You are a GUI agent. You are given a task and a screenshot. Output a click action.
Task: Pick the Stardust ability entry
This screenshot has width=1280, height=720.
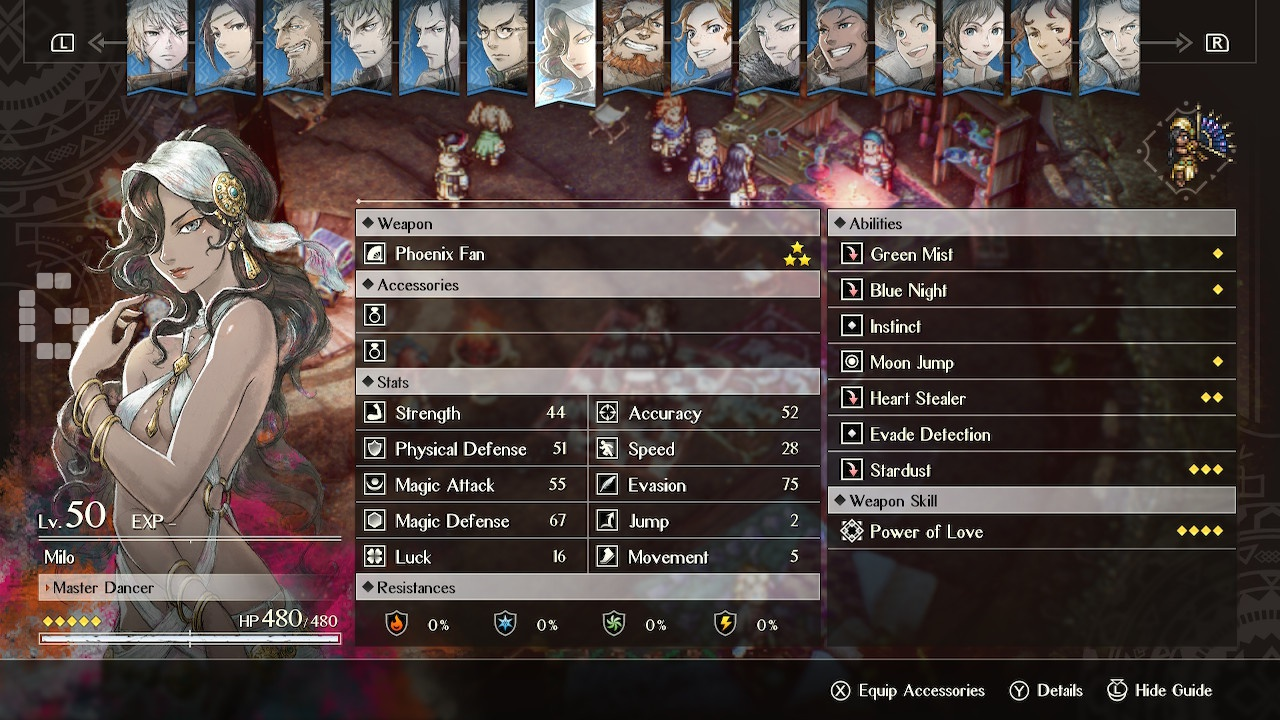1031,470
